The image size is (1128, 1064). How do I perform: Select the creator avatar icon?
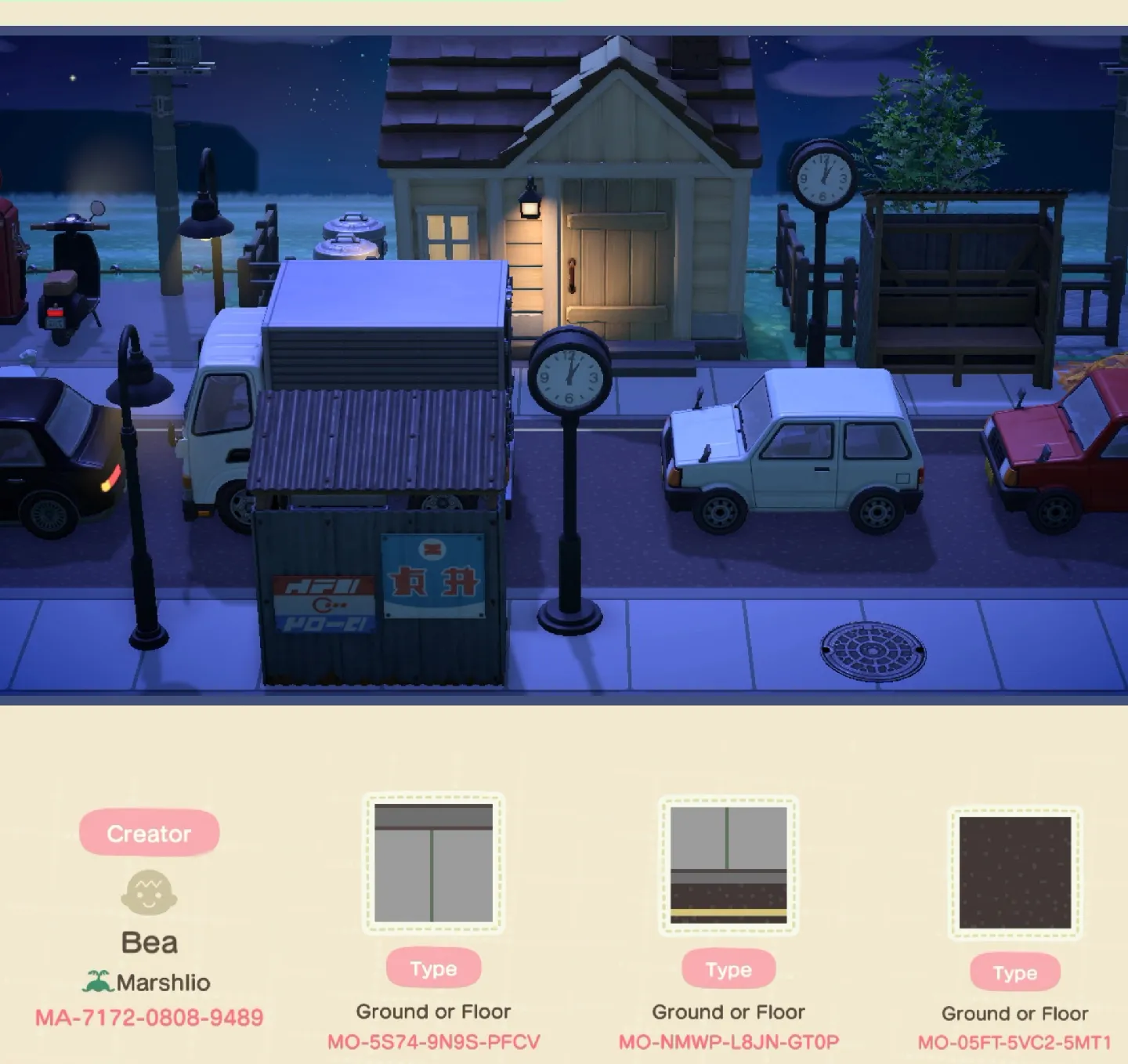pos(149,893)
